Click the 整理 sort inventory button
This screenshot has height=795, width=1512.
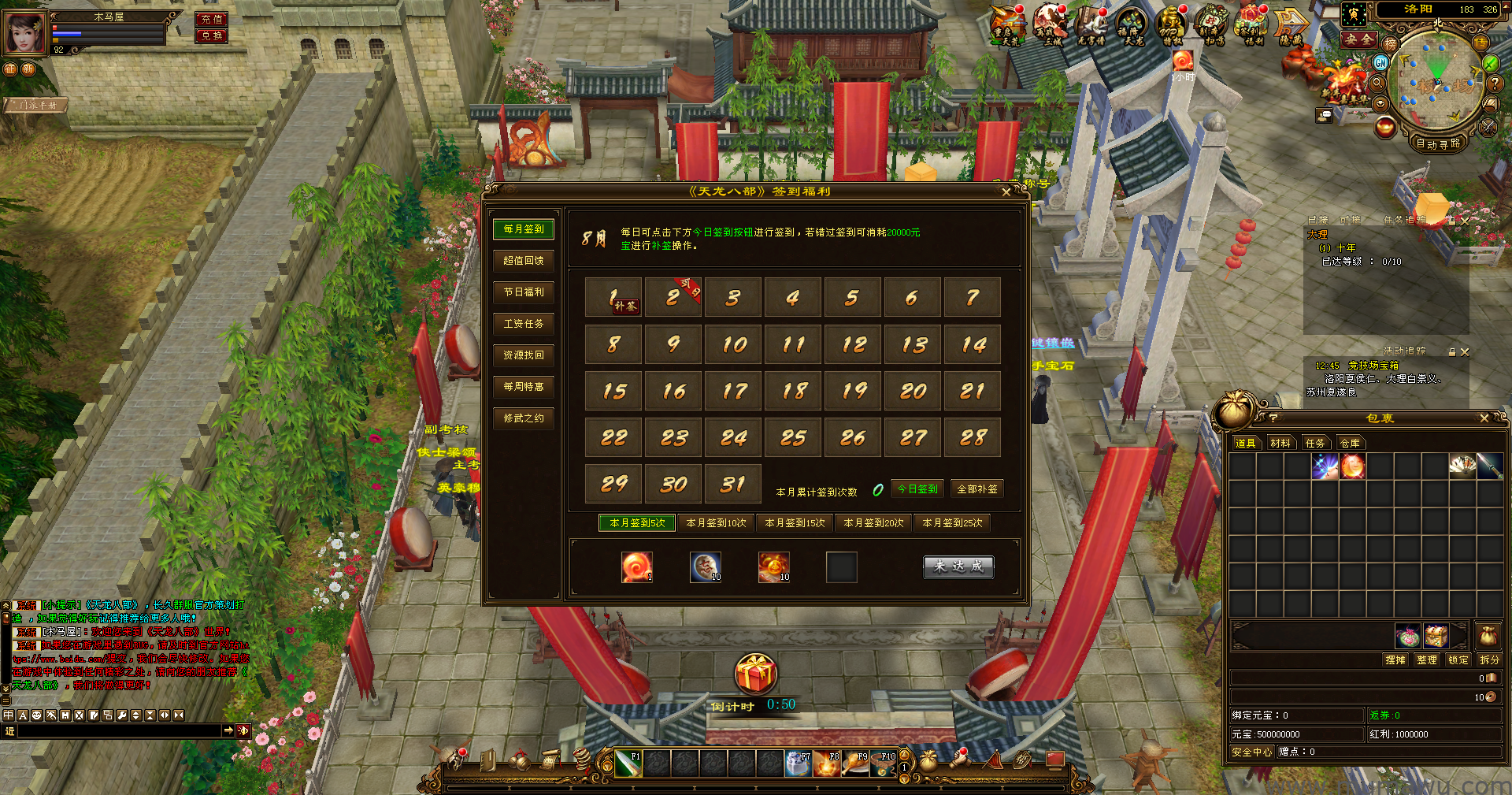[1427, 660]
